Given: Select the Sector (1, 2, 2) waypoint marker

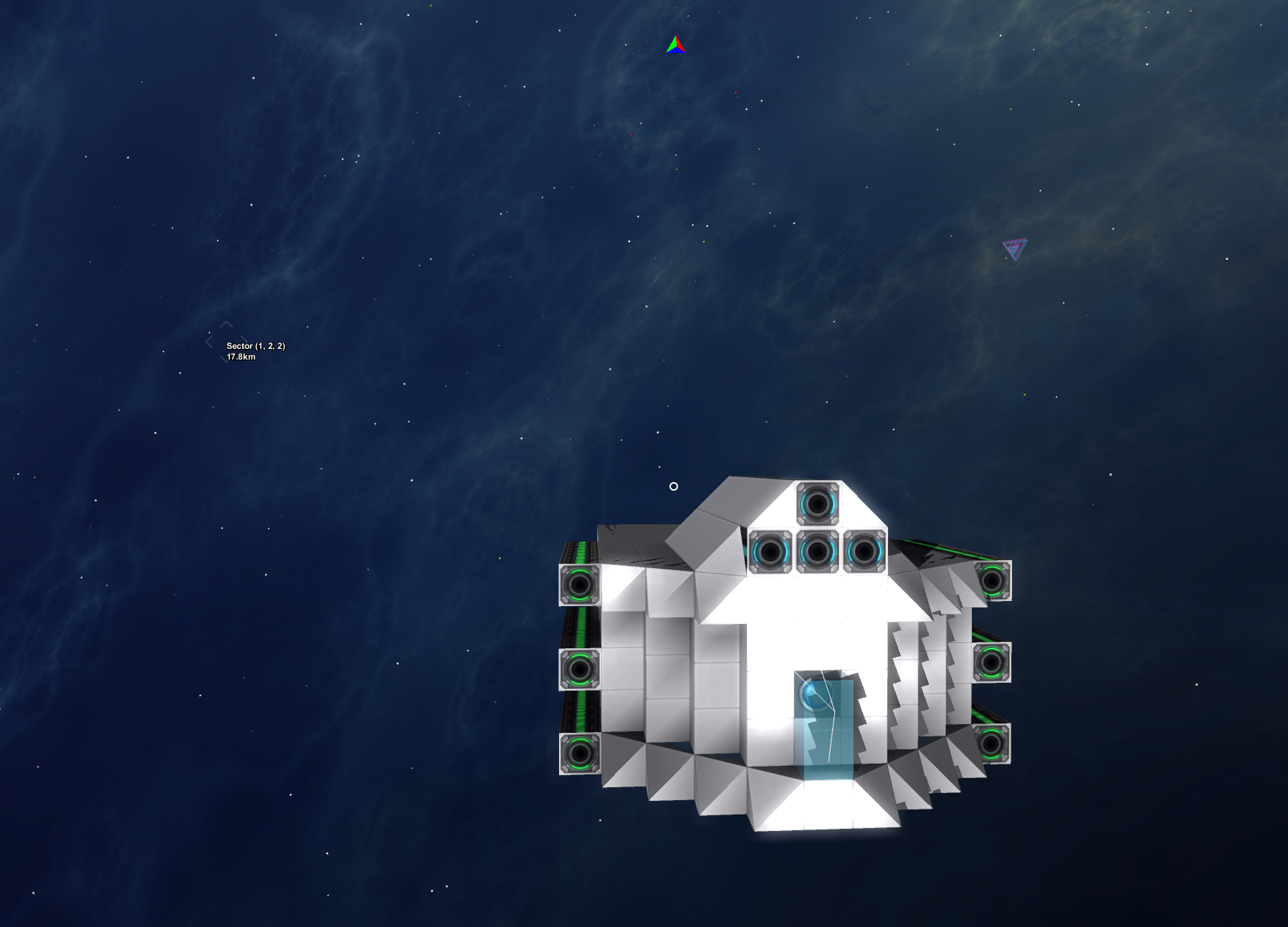Looking at the screenshot, I should coord(226,342).
